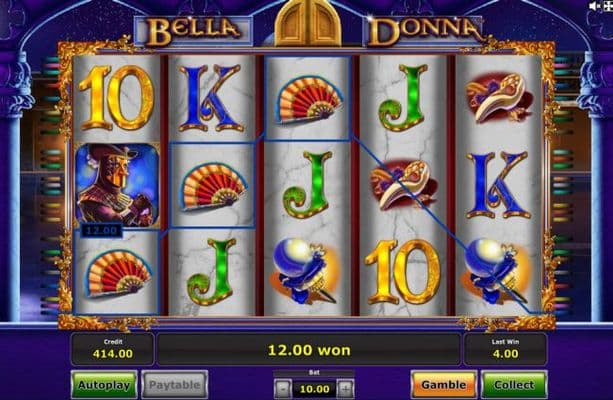The height and width of the screenshot is (400, 613).
Task: Start Autoplay spins
Action: (x=103, y=384)
